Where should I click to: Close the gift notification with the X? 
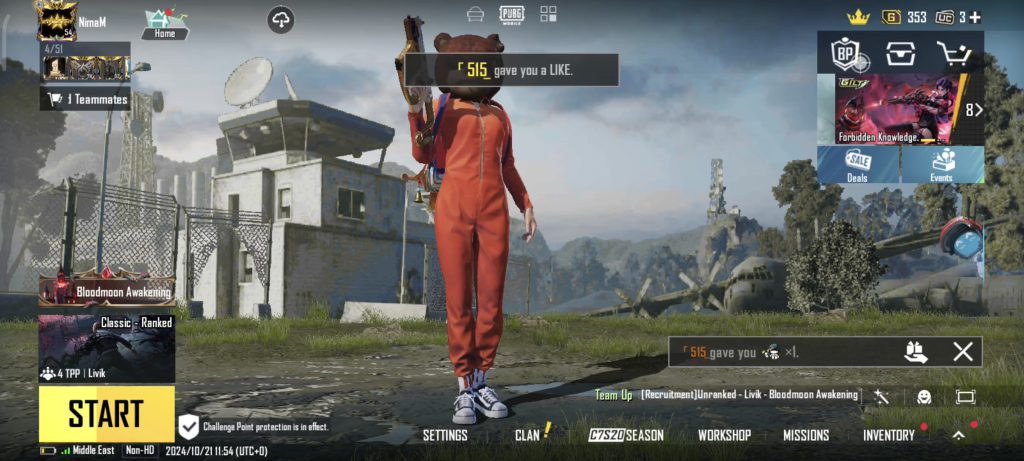pyautogui.click(x=962, y=351)
